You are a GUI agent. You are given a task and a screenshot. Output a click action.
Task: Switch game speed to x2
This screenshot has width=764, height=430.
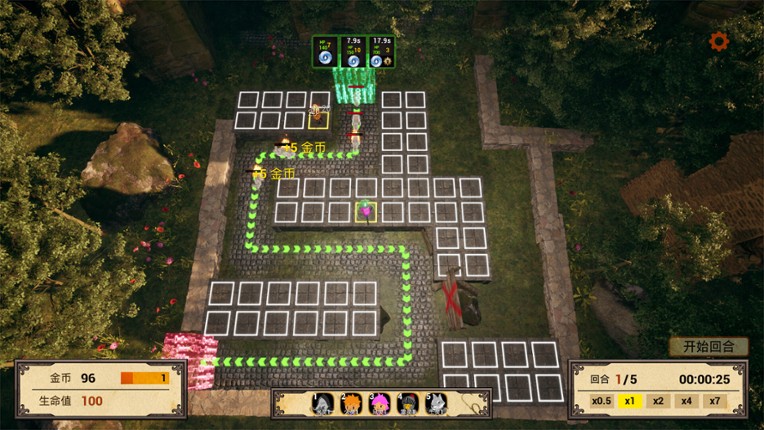(657, 401)
